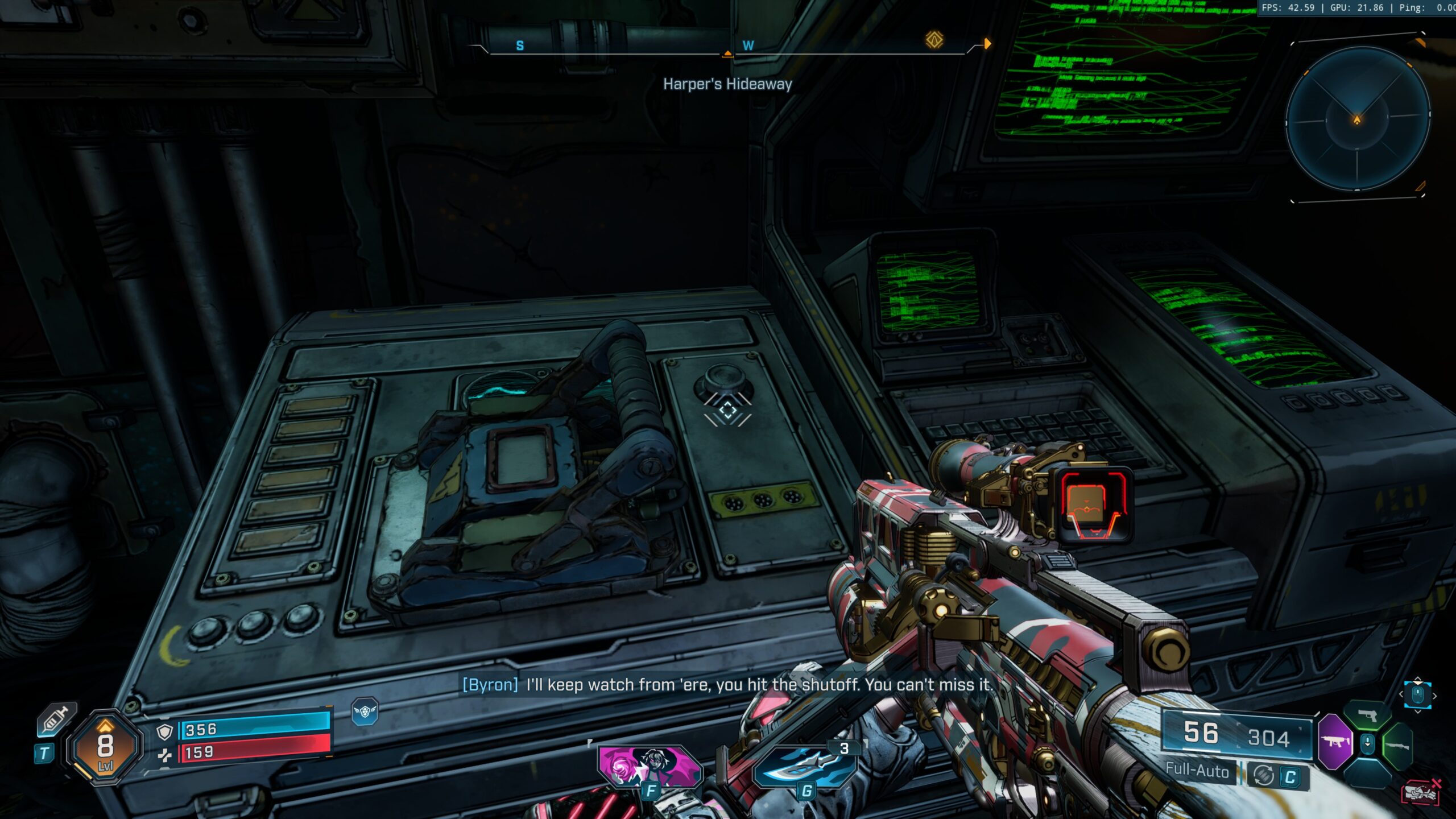Select the shotgun icon in the weapon wheel
This screenshot has height=819, width=1456.
(1397, 747)
